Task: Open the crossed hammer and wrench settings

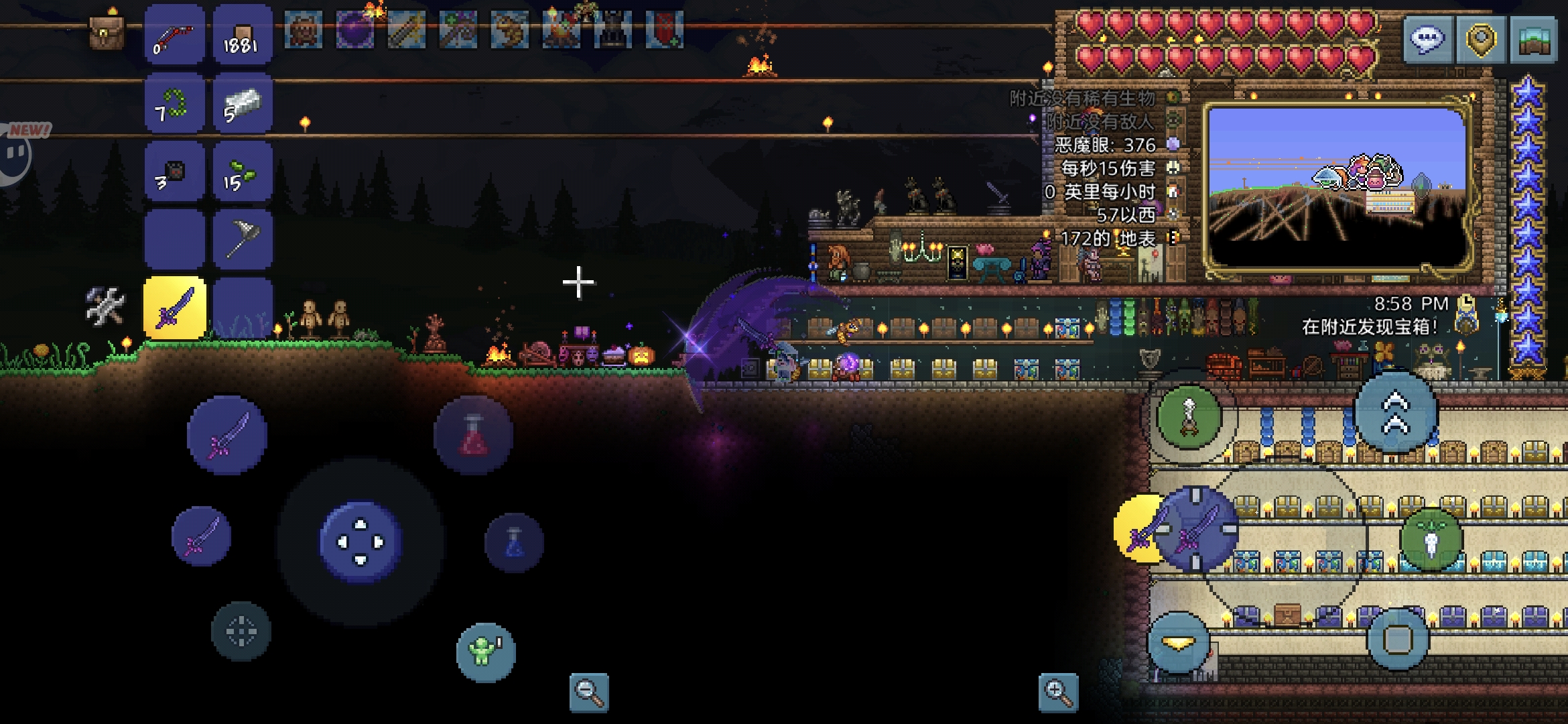Action: tap(105, 306)
